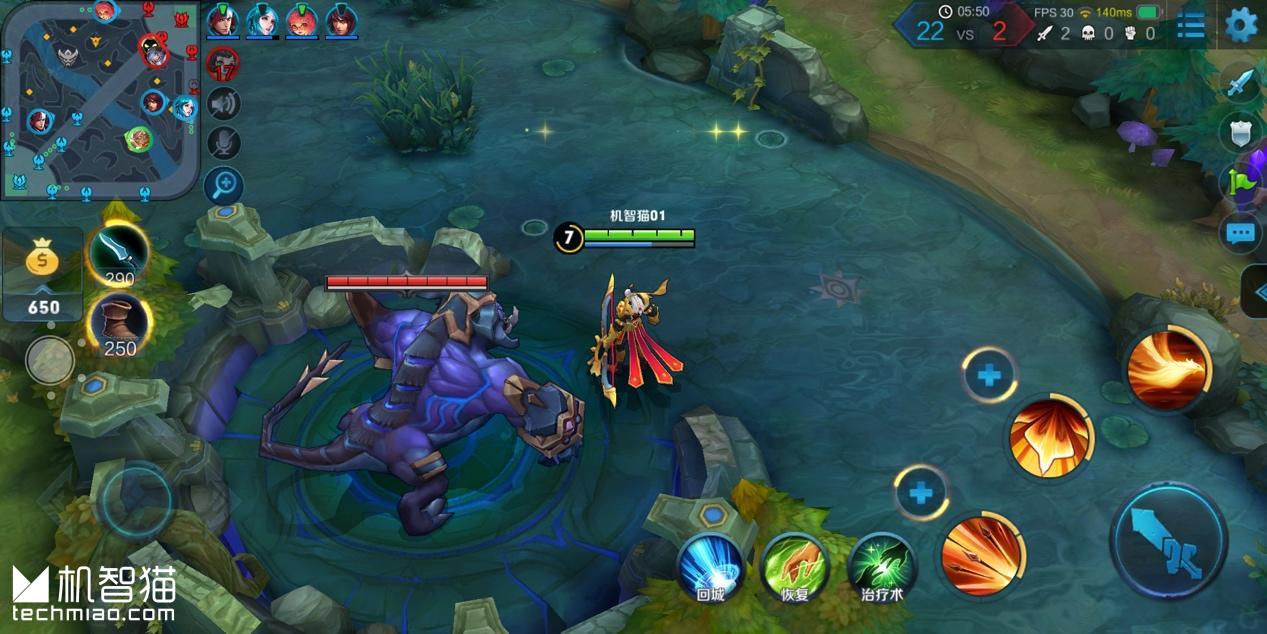Select the cyan-haired teammate portrait in top row
The image size is (1267, 634).
(x=262, y=20)
